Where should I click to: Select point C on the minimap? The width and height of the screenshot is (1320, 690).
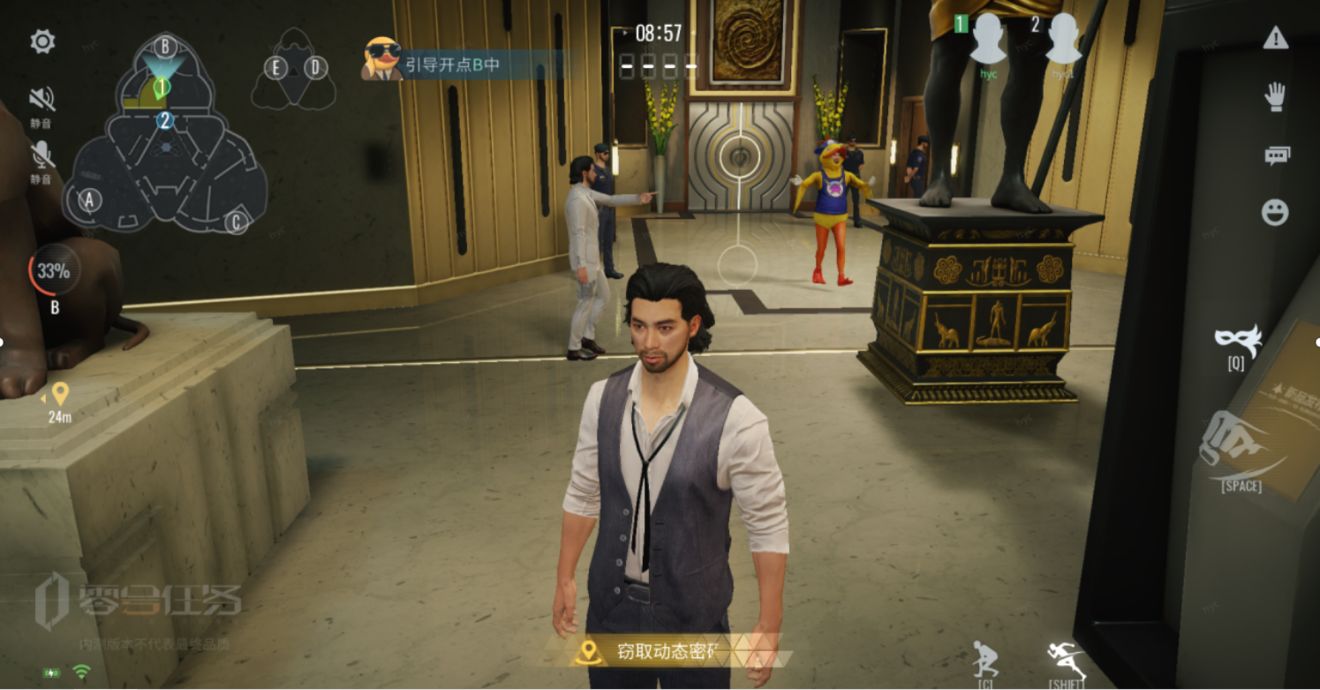point(236,221)
